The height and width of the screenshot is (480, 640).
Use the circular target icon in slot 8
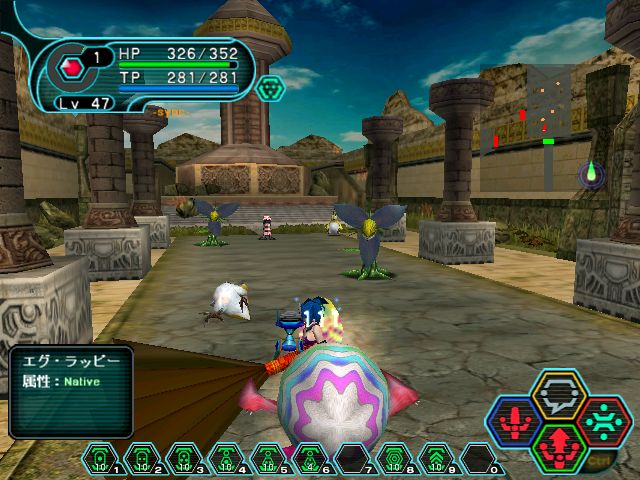[x=395, y=459]
